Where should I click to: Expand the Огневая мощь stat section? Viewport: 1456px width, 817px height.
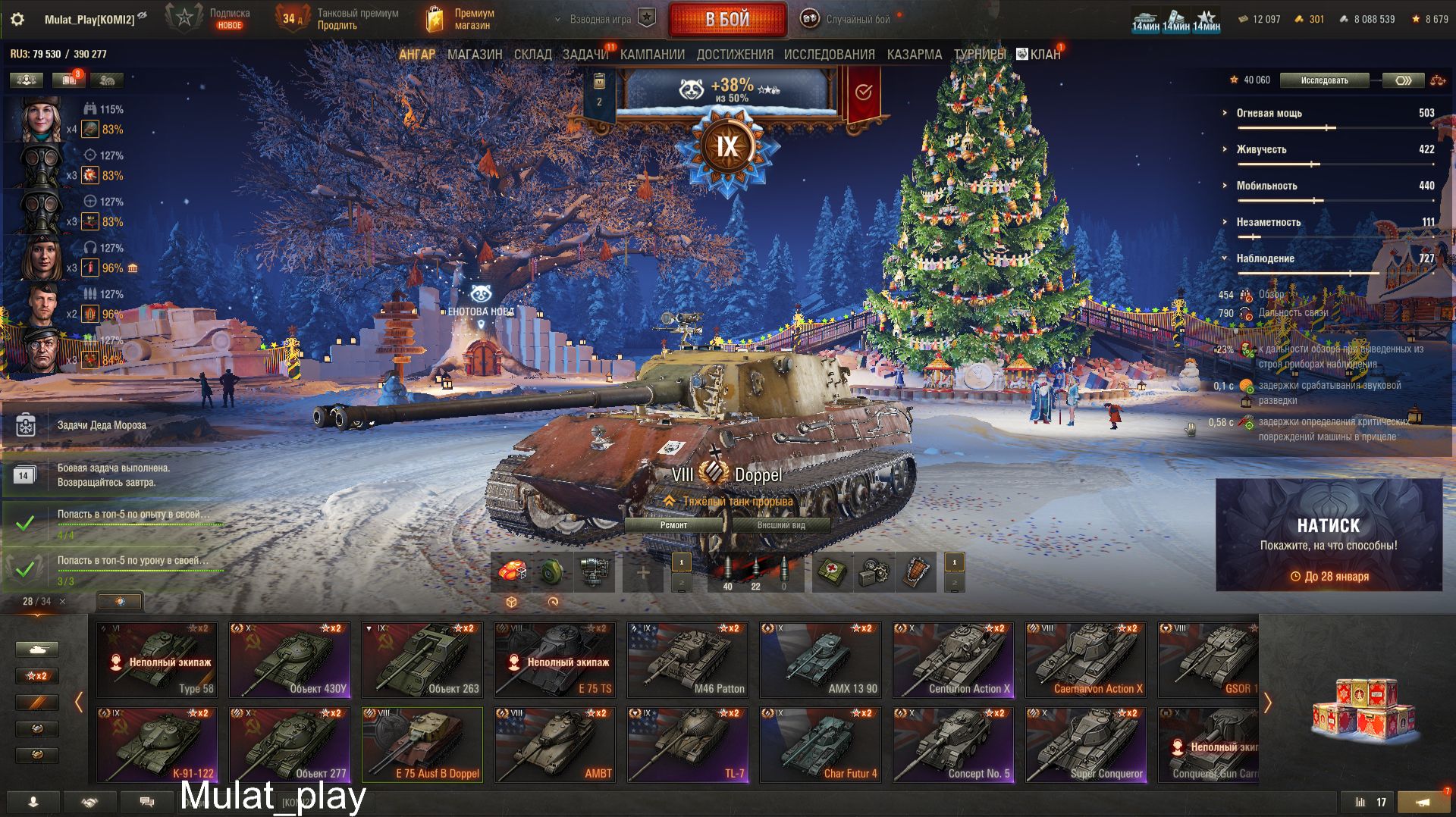coord(1269,113)
